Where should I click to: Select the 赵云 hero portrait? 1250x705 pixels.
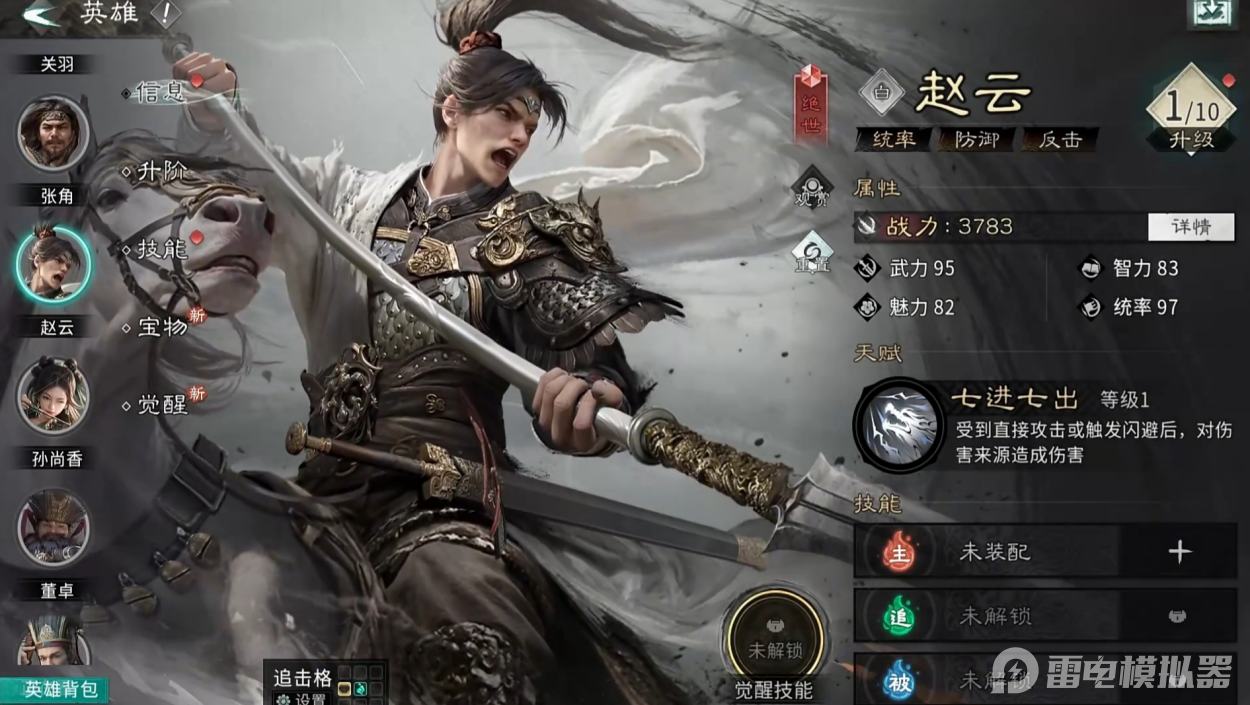[53, 264]
